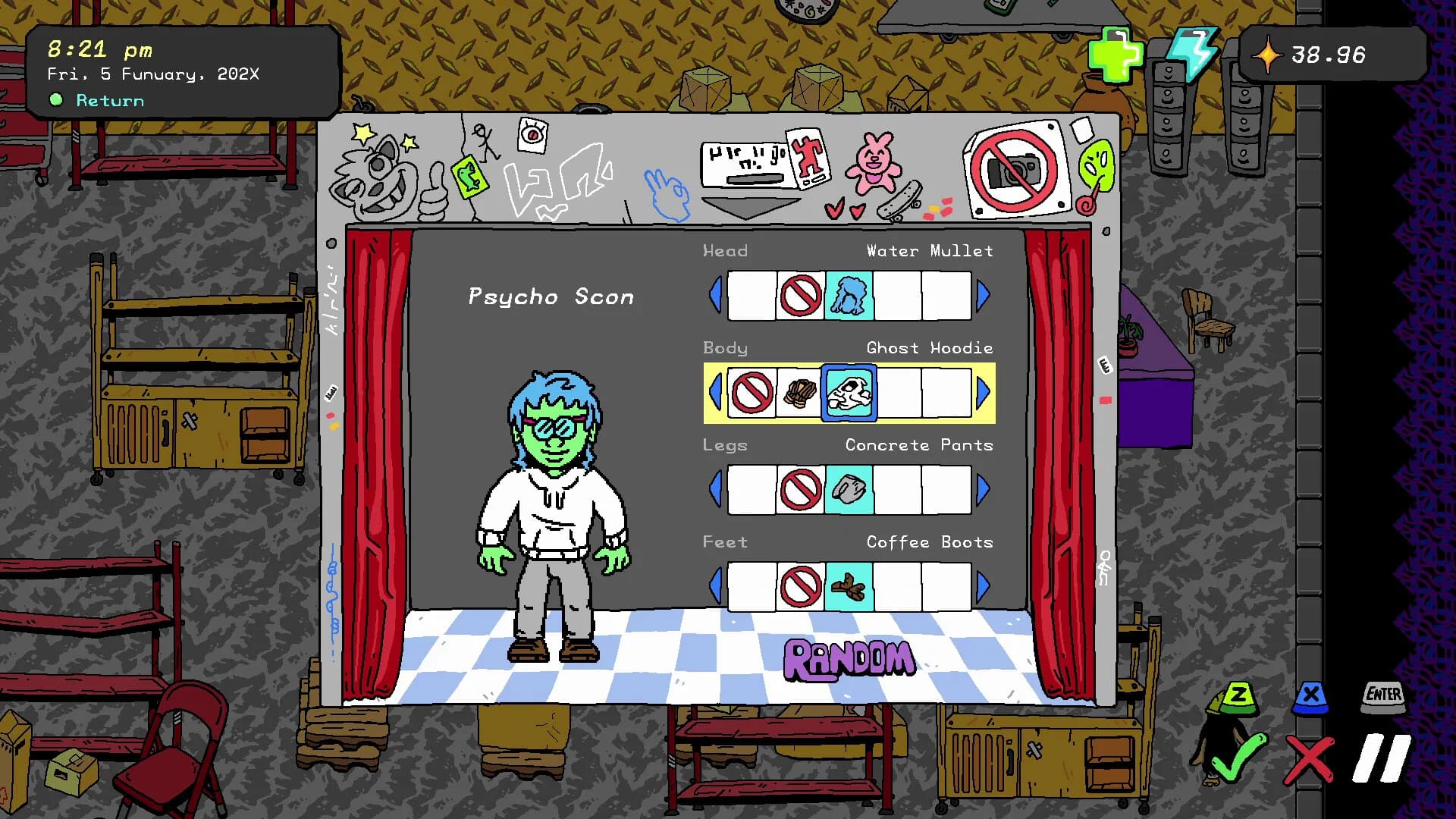1456x819 pixels.
Task: Cycle left through Body options with blue arrow
Action: [x=715, y=393]
